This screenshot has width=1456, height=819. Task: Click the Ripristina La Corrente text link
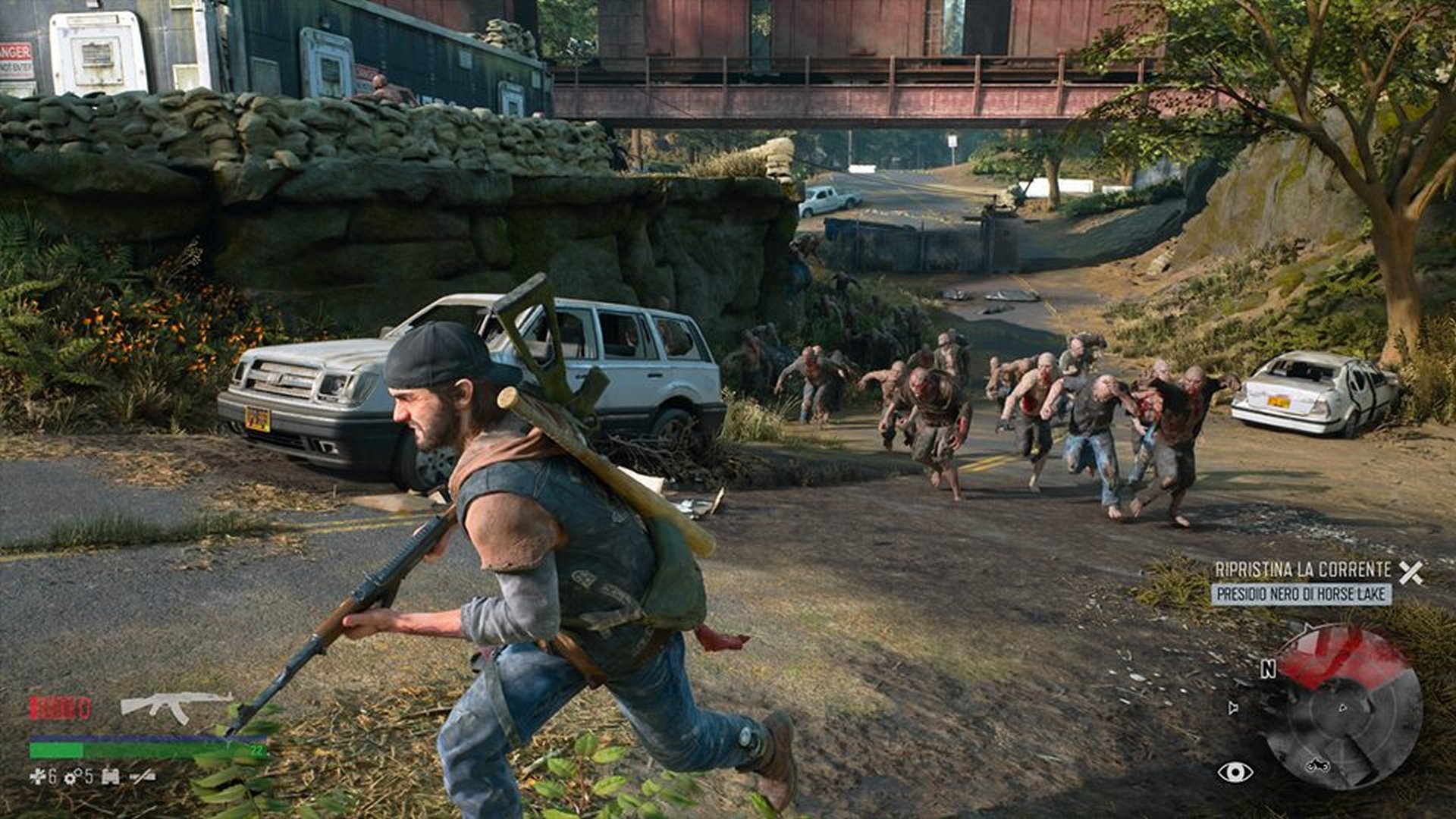click(1304, 570)
